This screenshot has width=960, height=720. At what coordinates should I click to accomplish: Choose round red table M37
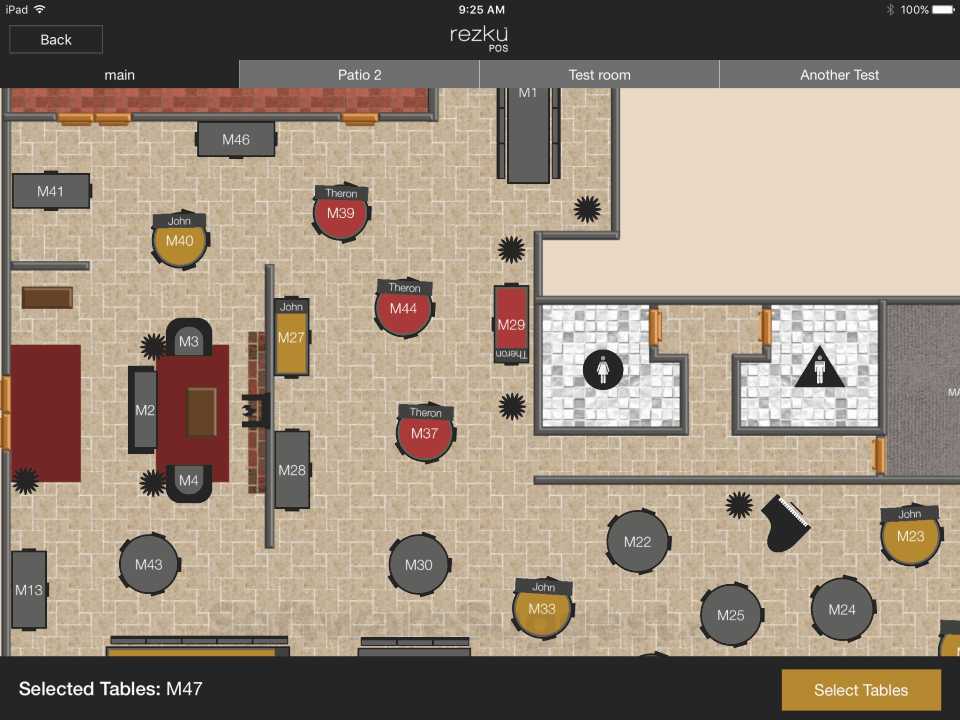point(425,435)
